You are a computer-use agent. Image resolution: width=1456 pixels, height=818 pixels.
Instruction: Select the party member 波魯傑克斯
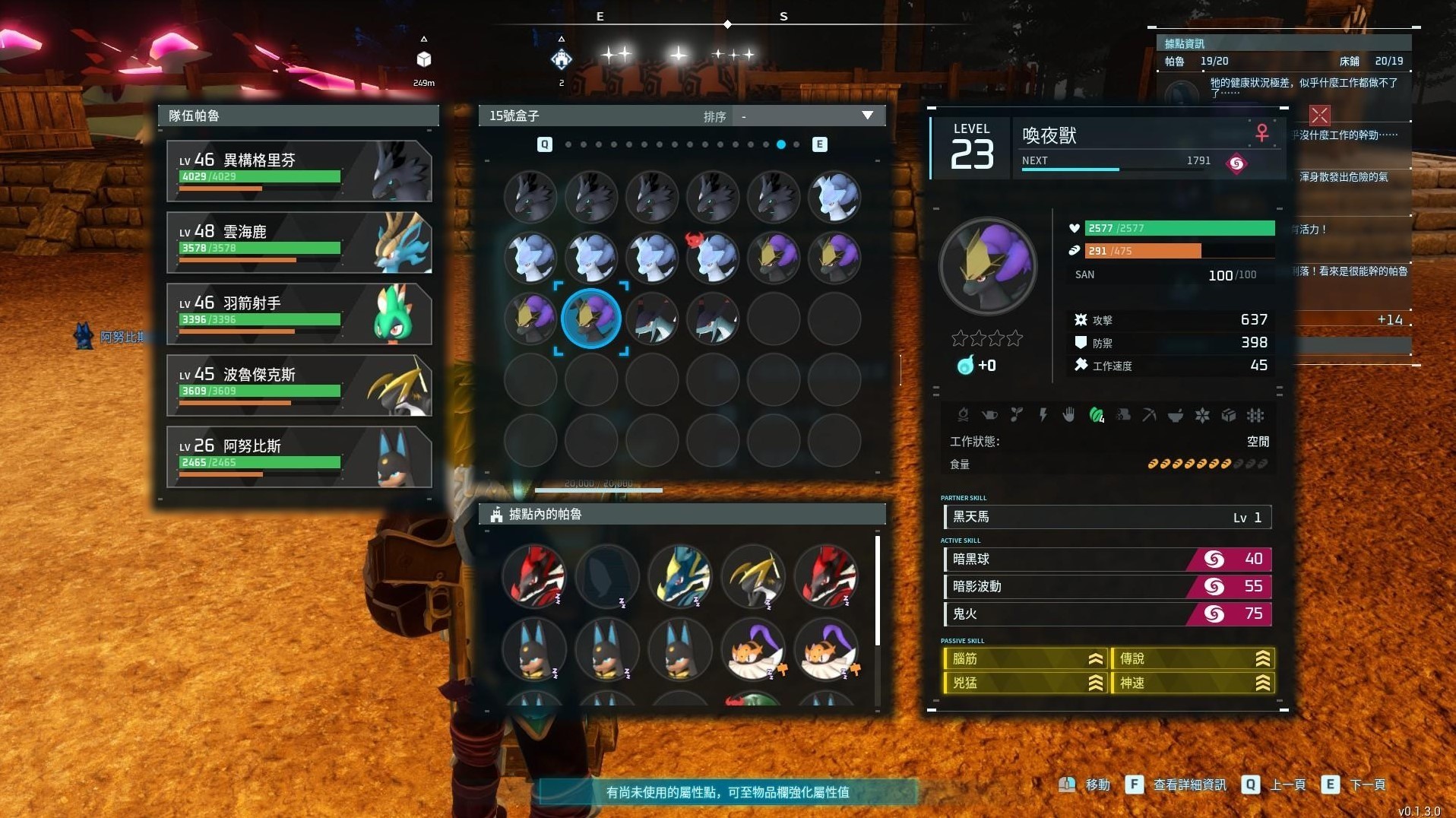coord(299,385)
